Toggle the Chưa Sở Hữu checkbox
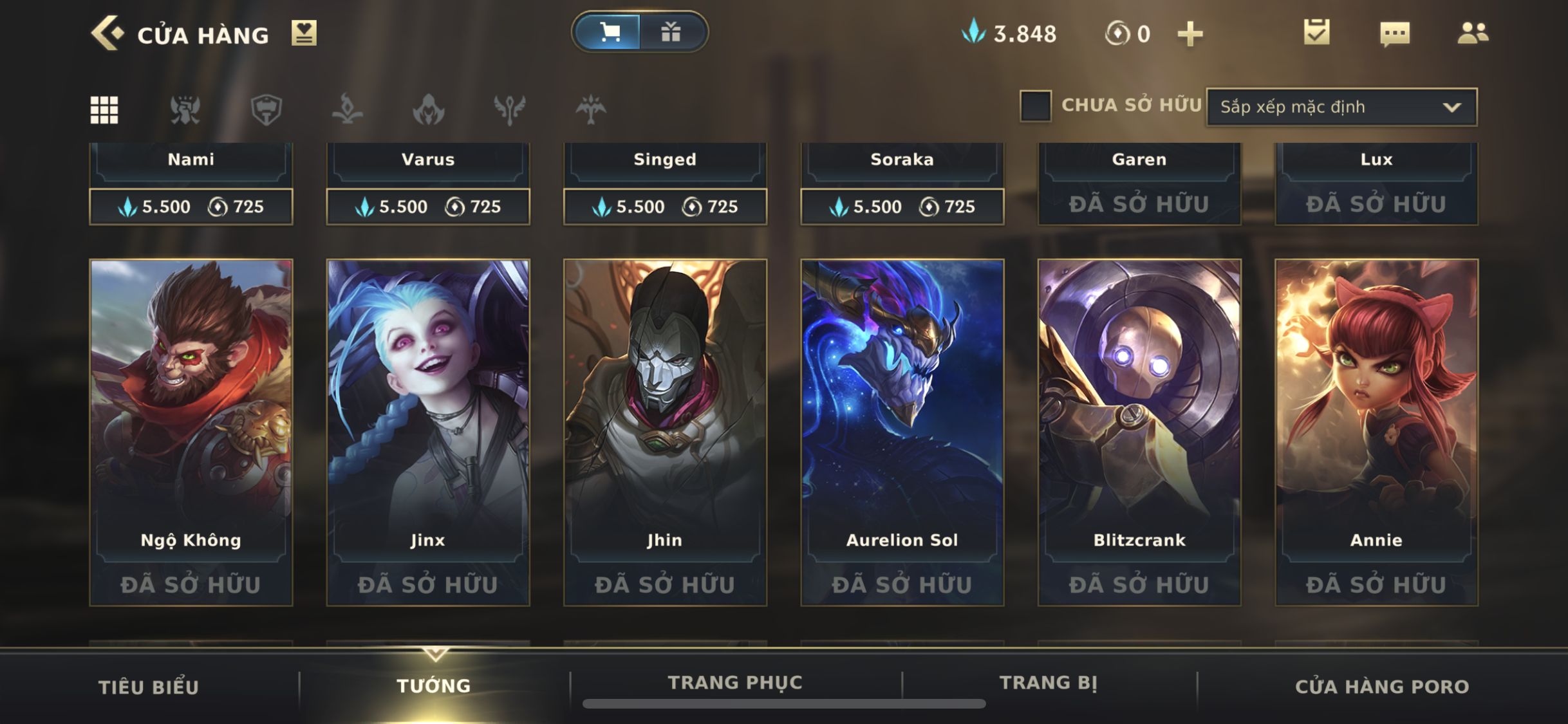The width and height of the screenshot is (1568, 724). [x=1035, y=106]
